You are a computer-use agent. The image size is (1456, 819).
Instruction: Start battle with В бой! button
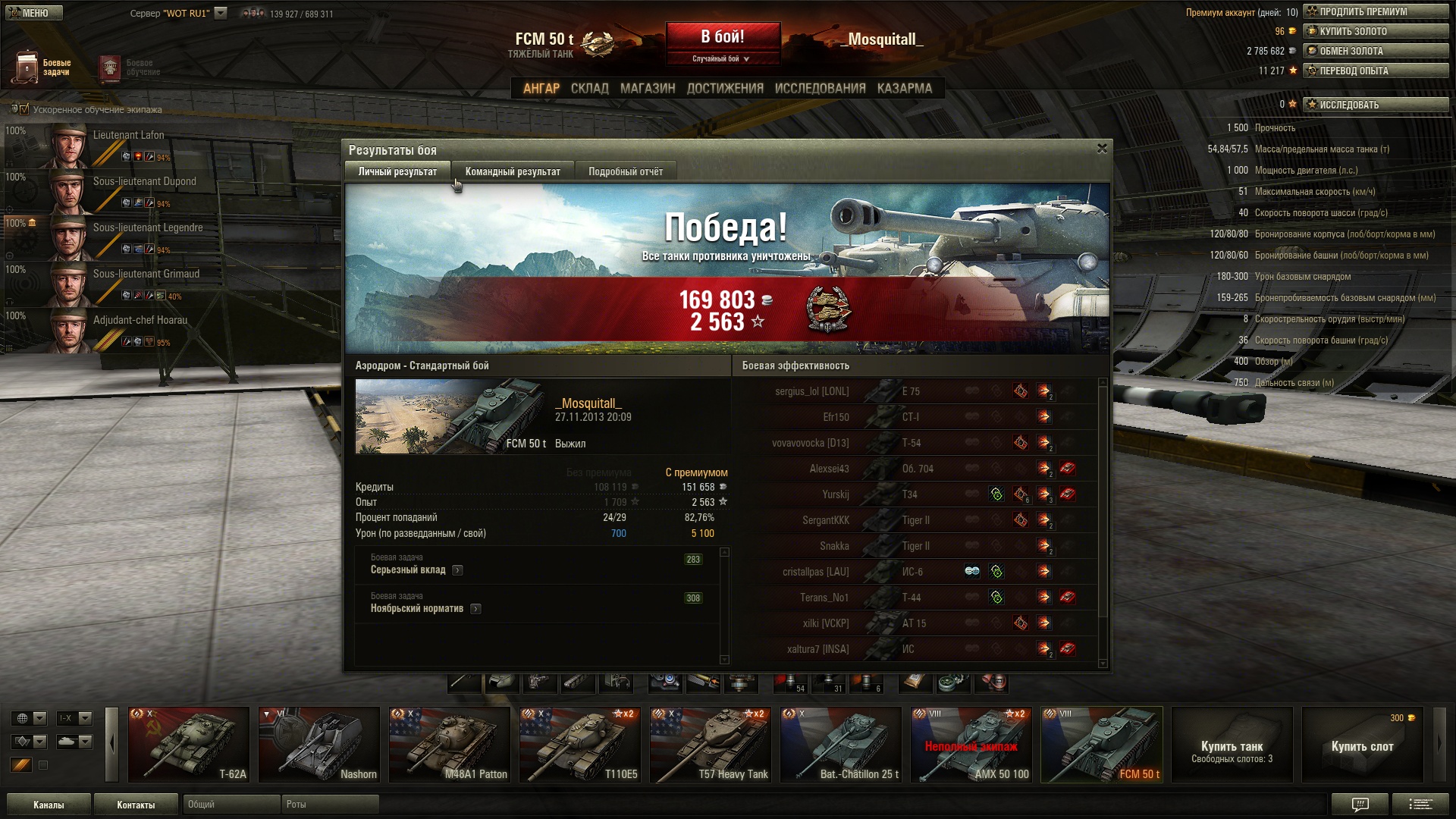(723, 38)
